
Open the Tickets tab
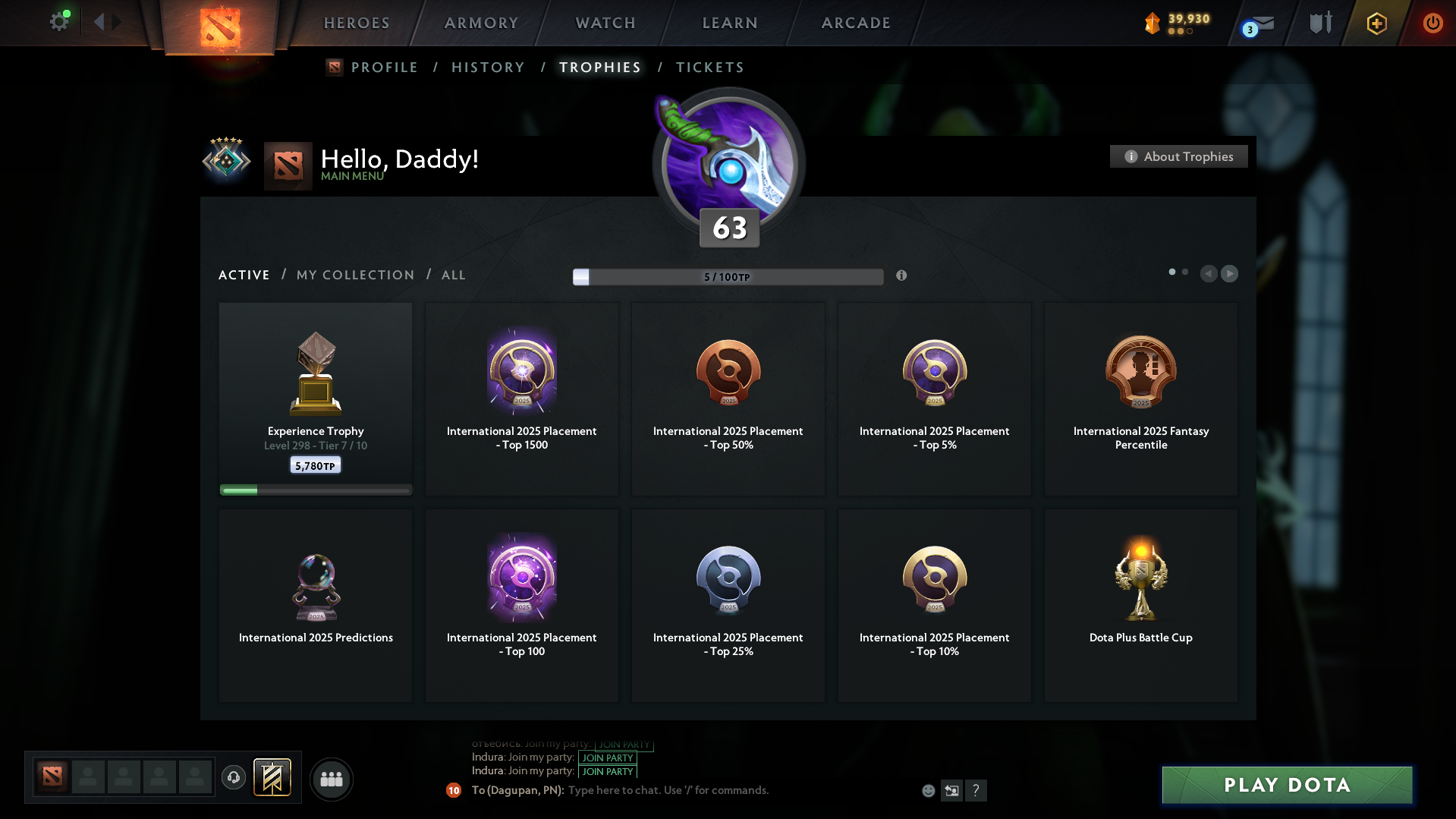[x=709, y=68]
